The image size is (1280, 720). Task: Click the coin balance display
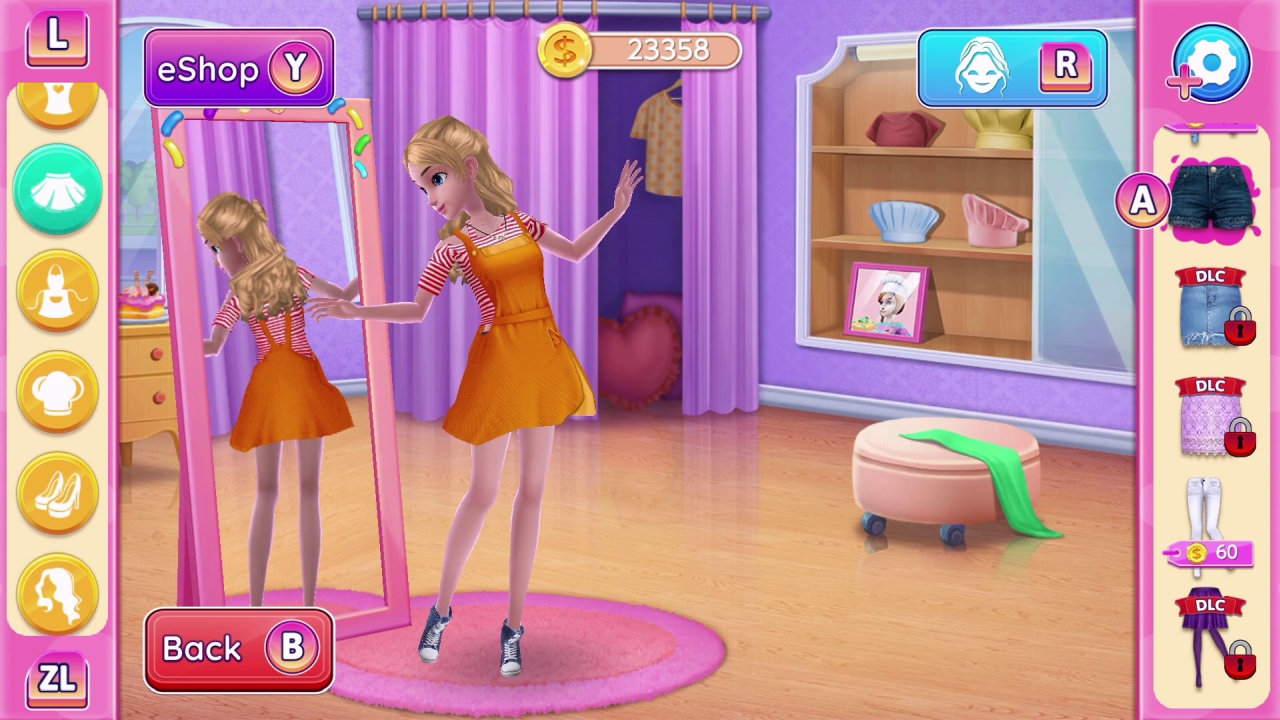(x=640, y=50)
